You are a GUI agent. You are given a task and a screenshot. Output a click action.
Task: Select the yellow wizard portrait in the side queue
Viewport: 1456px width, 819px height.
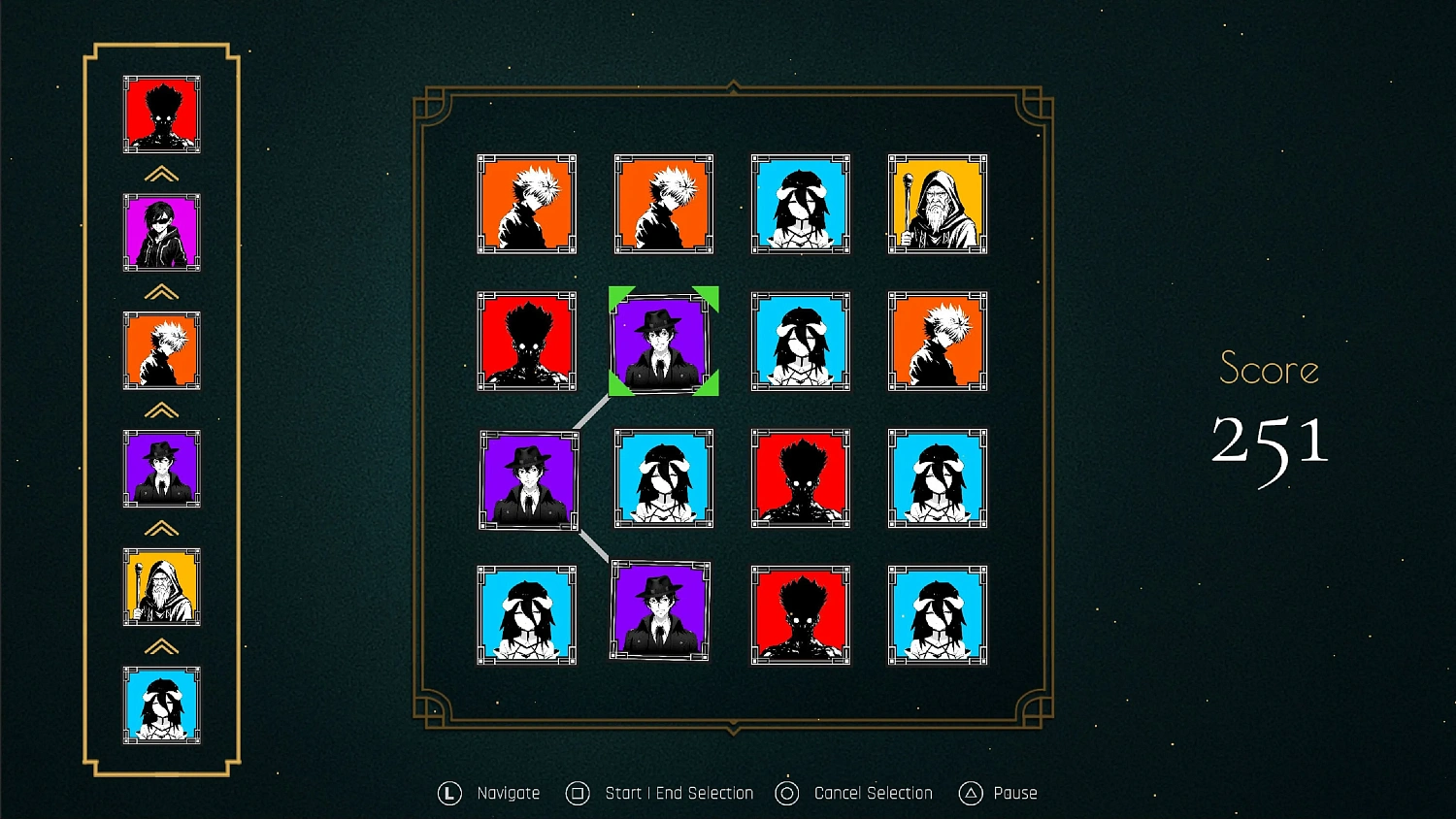tap(162, 587)
